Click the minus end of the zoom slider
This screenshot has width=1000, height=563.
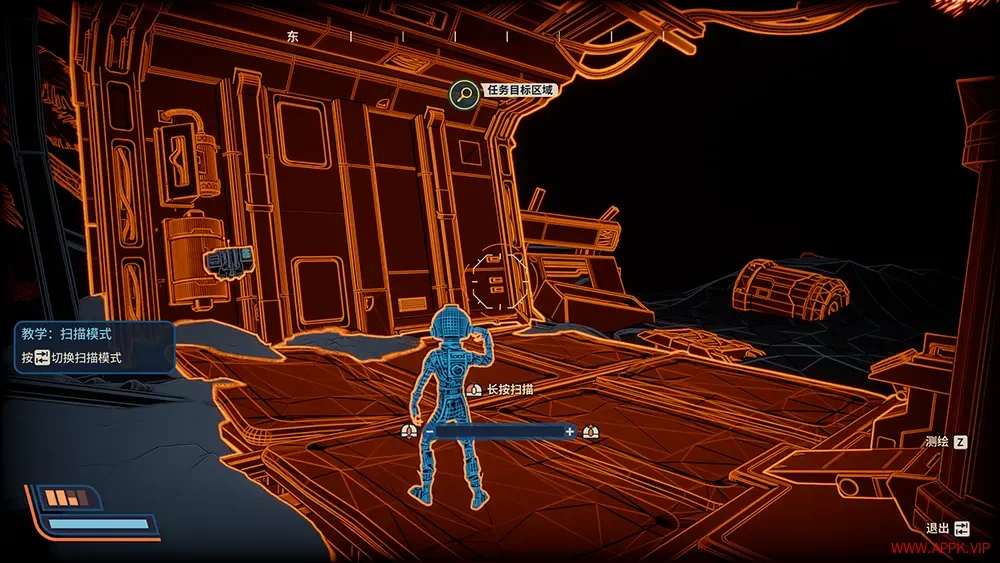coord(430,431)
